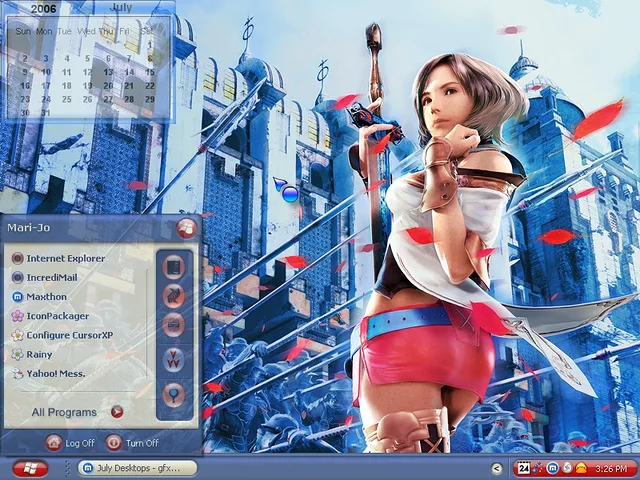Viewport: 640px width, 480px height.
Task: Open IconPackager from the program list
Action: coord(57,316)
